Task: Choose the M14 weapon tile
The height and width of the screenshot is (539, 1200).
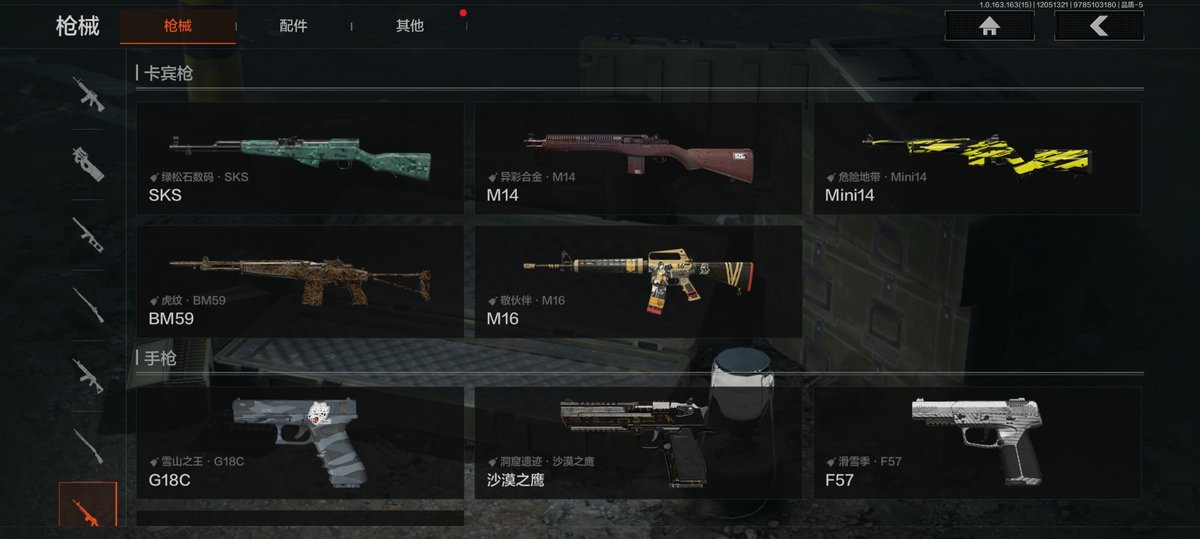Action: 638,157
